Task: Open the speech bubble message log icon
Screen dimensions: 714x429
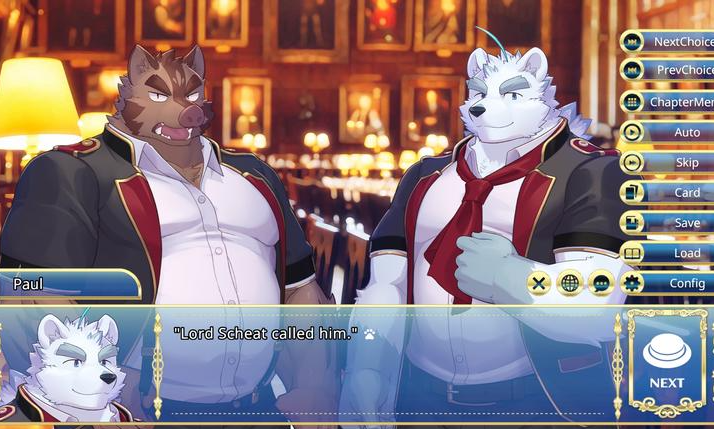Action: 601,283
